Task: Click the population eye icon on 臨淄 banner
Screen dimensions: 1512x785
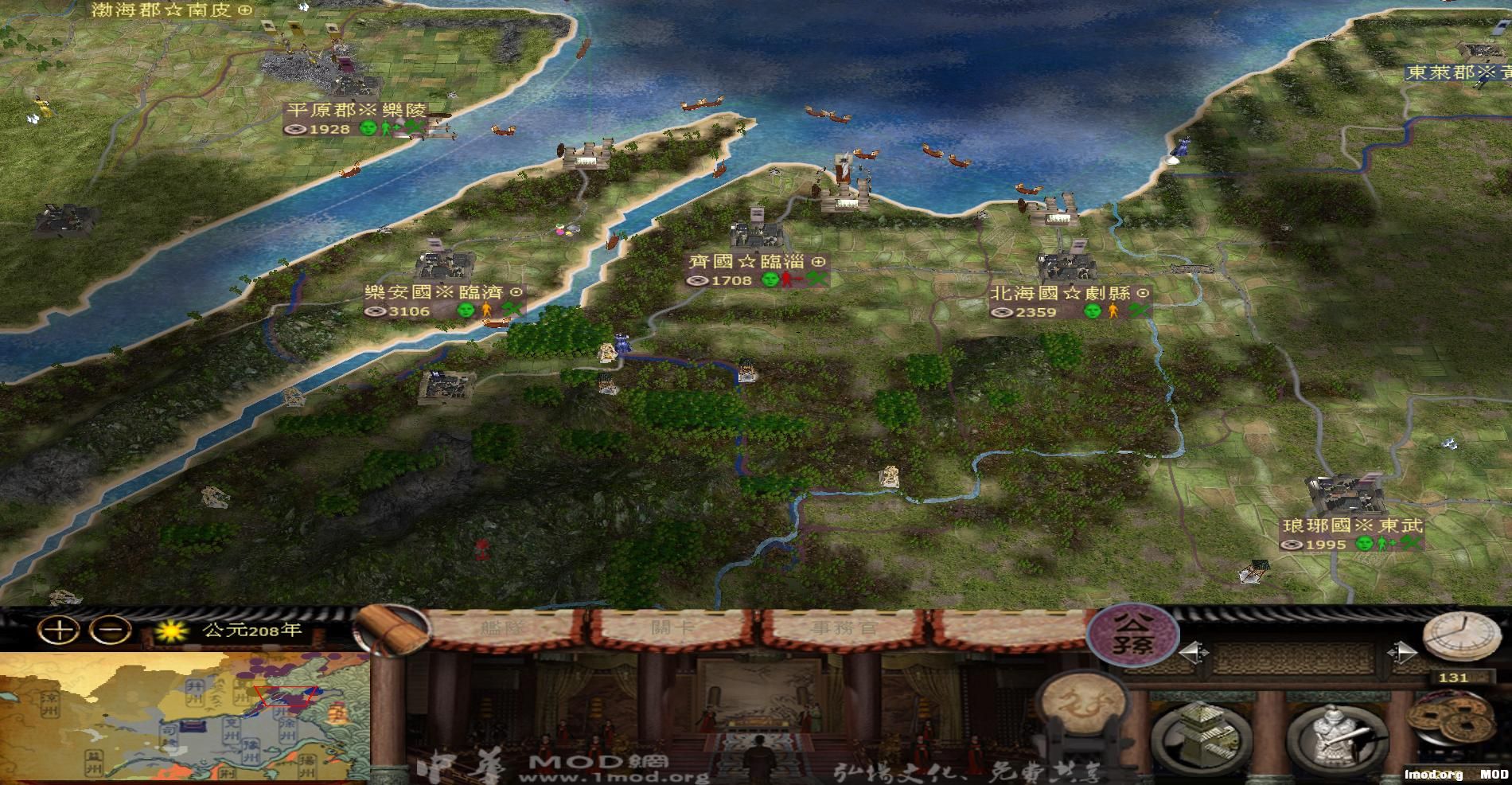Action: [698, 280]
